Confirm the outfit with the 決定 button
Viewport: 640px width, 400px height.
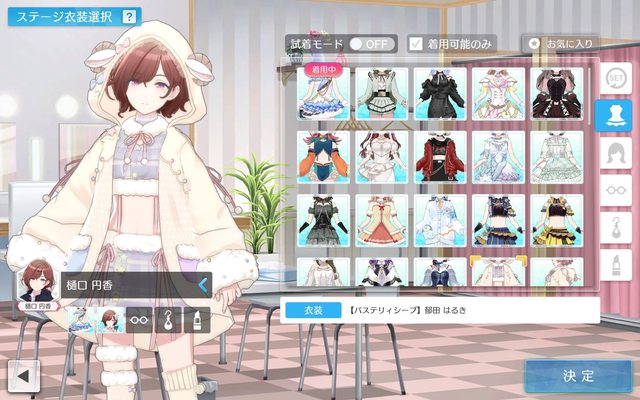point(578,376)
